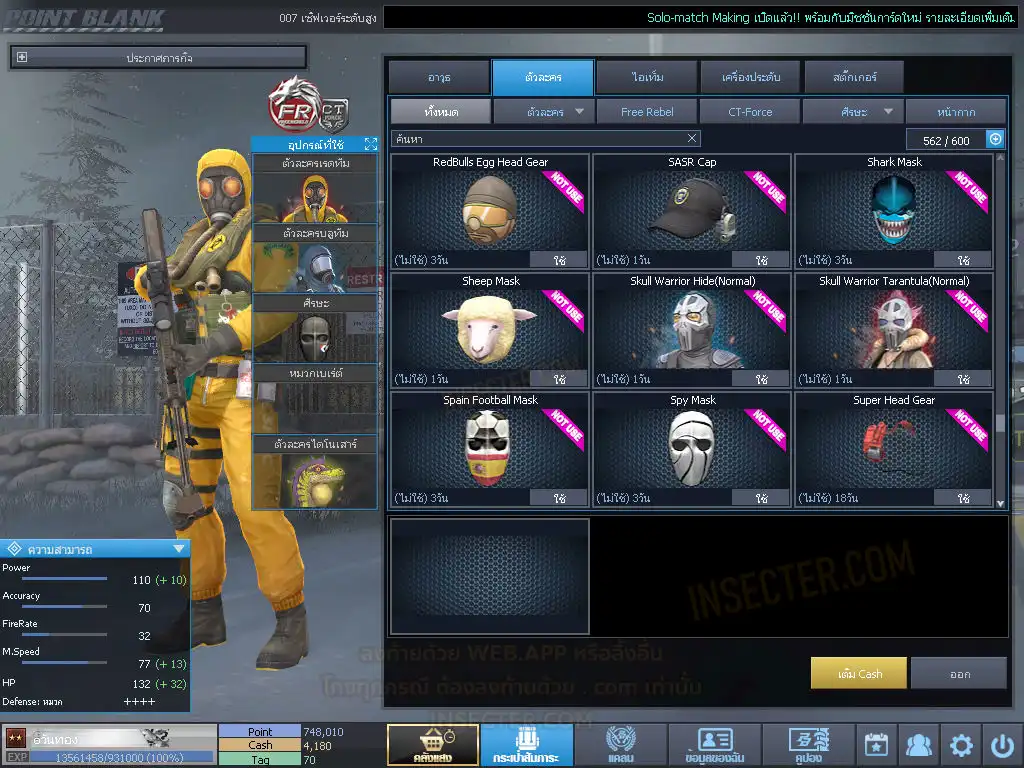The image size is (1024, 768).
Task: Open the settings gear icon
Action: (961, 746)
